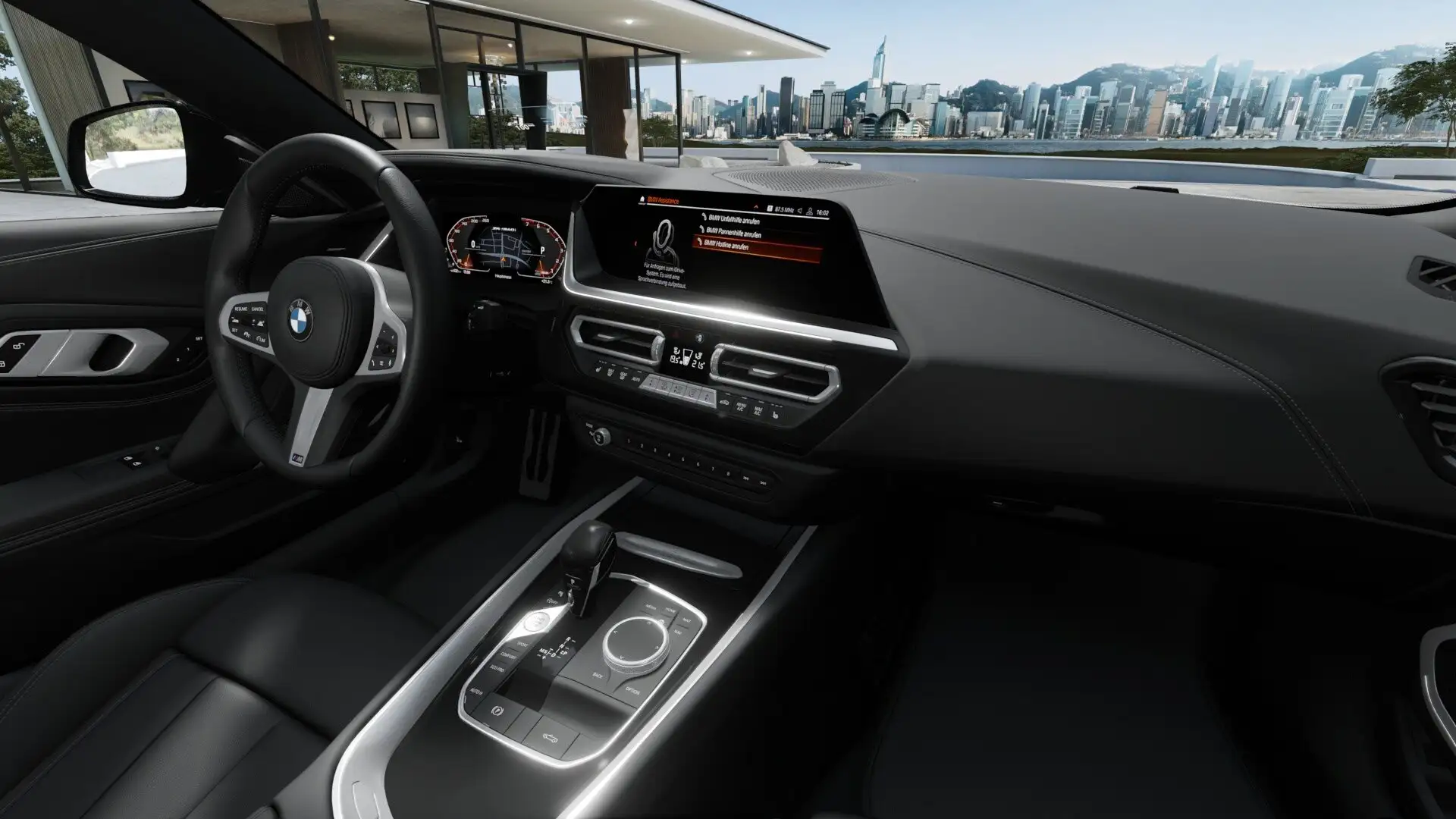Expand the BACK menu control
The width and height of the screenshot is (1456, 819).
pyautogui.click(x=597, y=676)
